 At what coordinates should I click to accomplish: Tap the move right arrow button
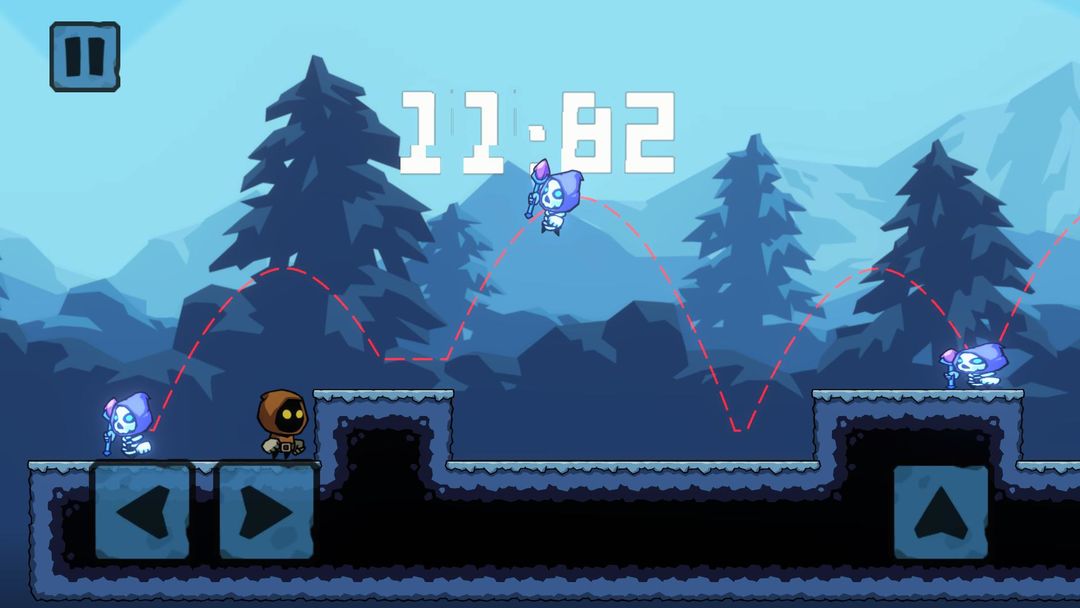(x=265, y=510)
